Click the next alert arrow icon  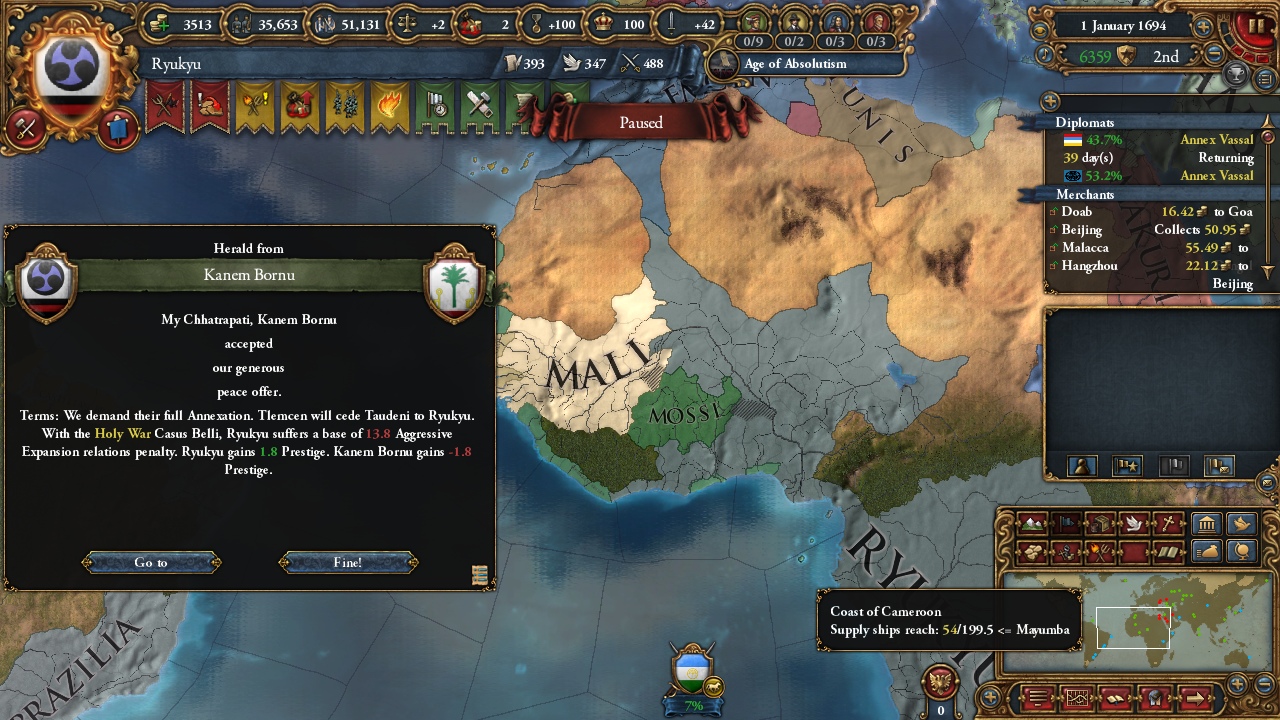tap(1196, 698)
